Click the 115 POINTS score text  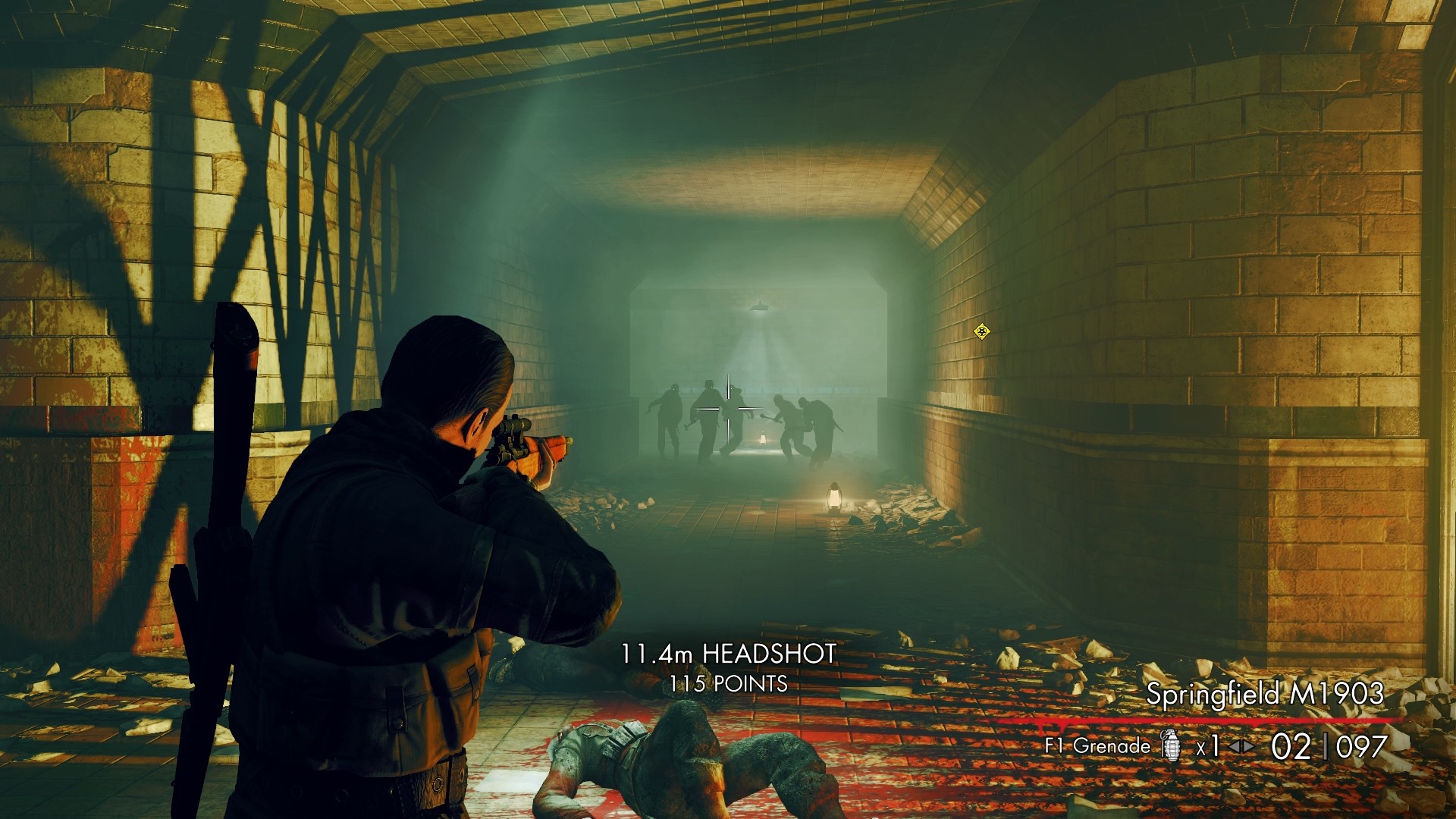pos(729,684)
